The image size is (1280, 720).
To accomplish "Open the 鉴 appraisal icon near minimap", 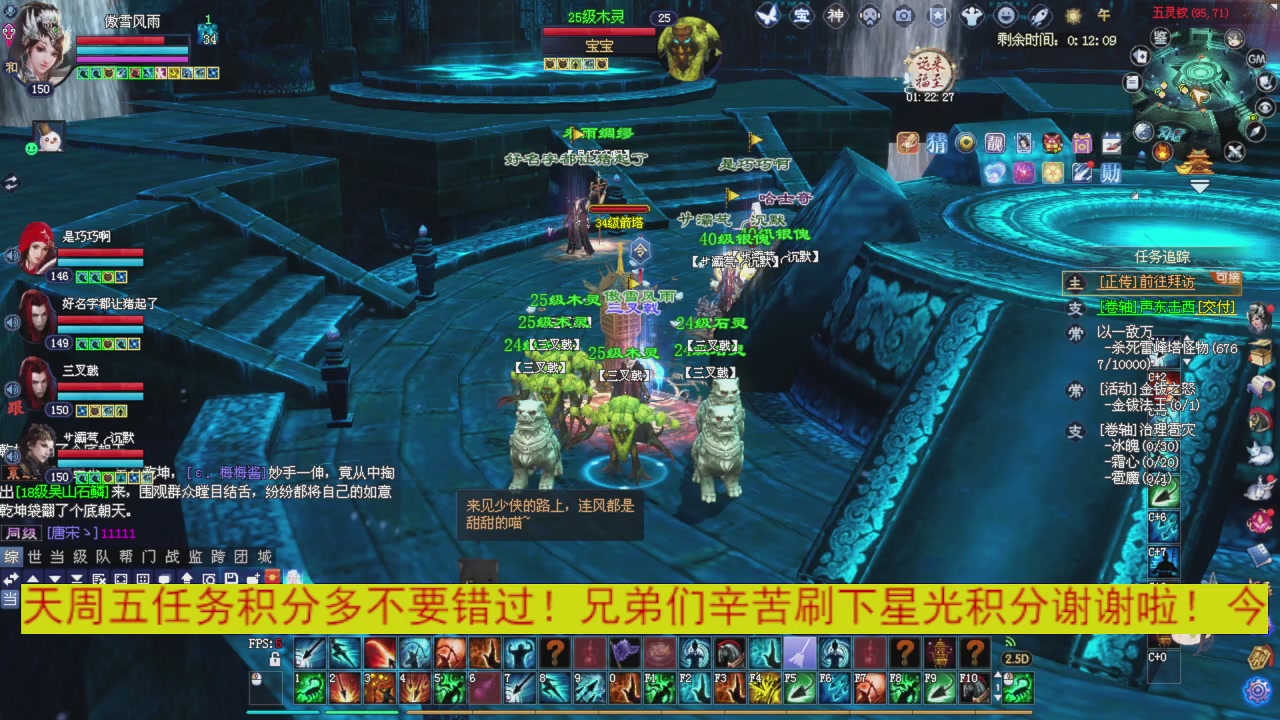I will (x=1160, y=38).
